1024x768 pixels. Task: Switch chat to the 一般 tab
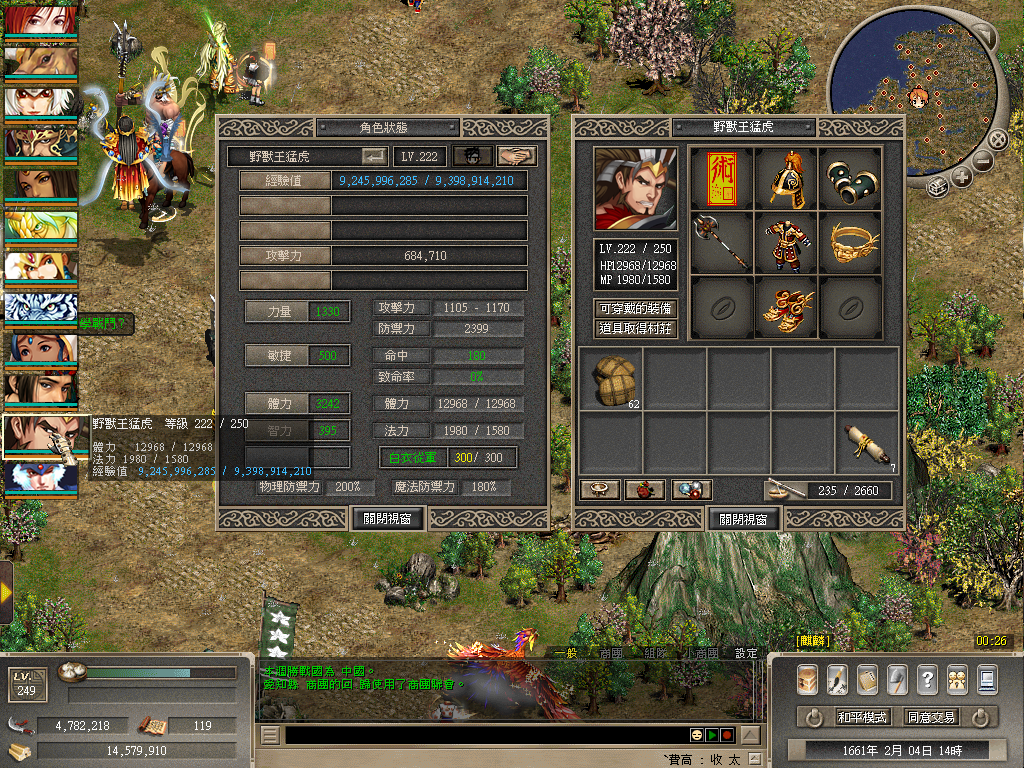[567, 653]
